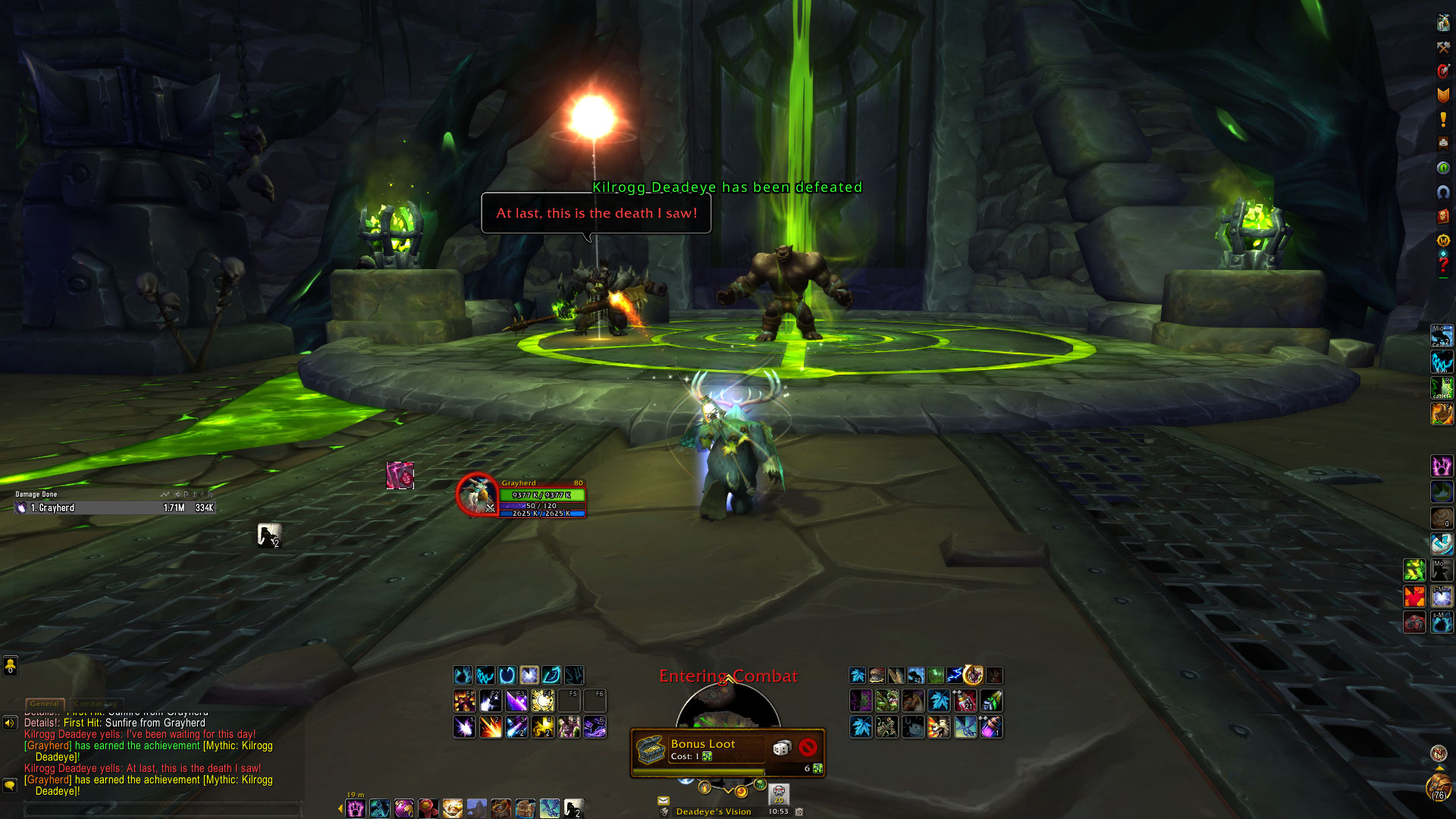Open the chat speech bubble menu

pos(10,785)
